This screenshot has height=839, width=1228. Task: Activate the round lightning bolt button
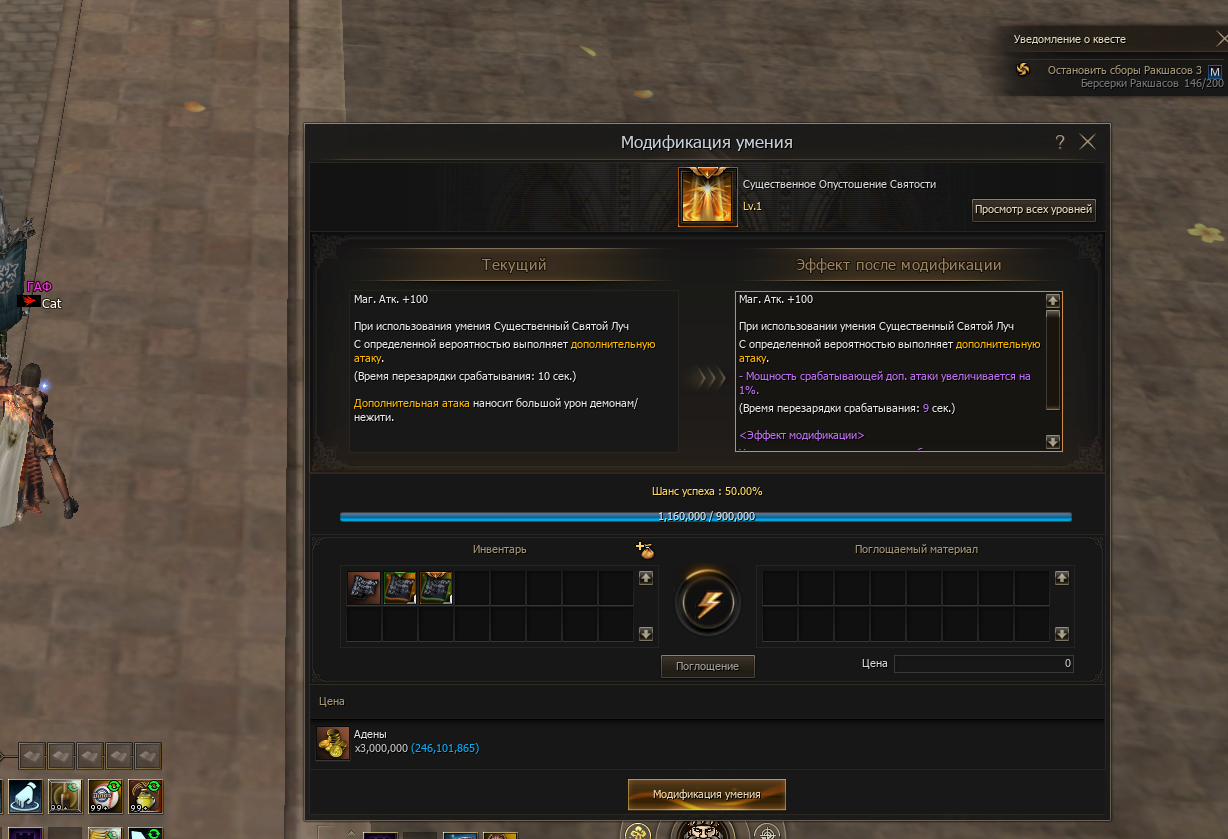(707, 603)
